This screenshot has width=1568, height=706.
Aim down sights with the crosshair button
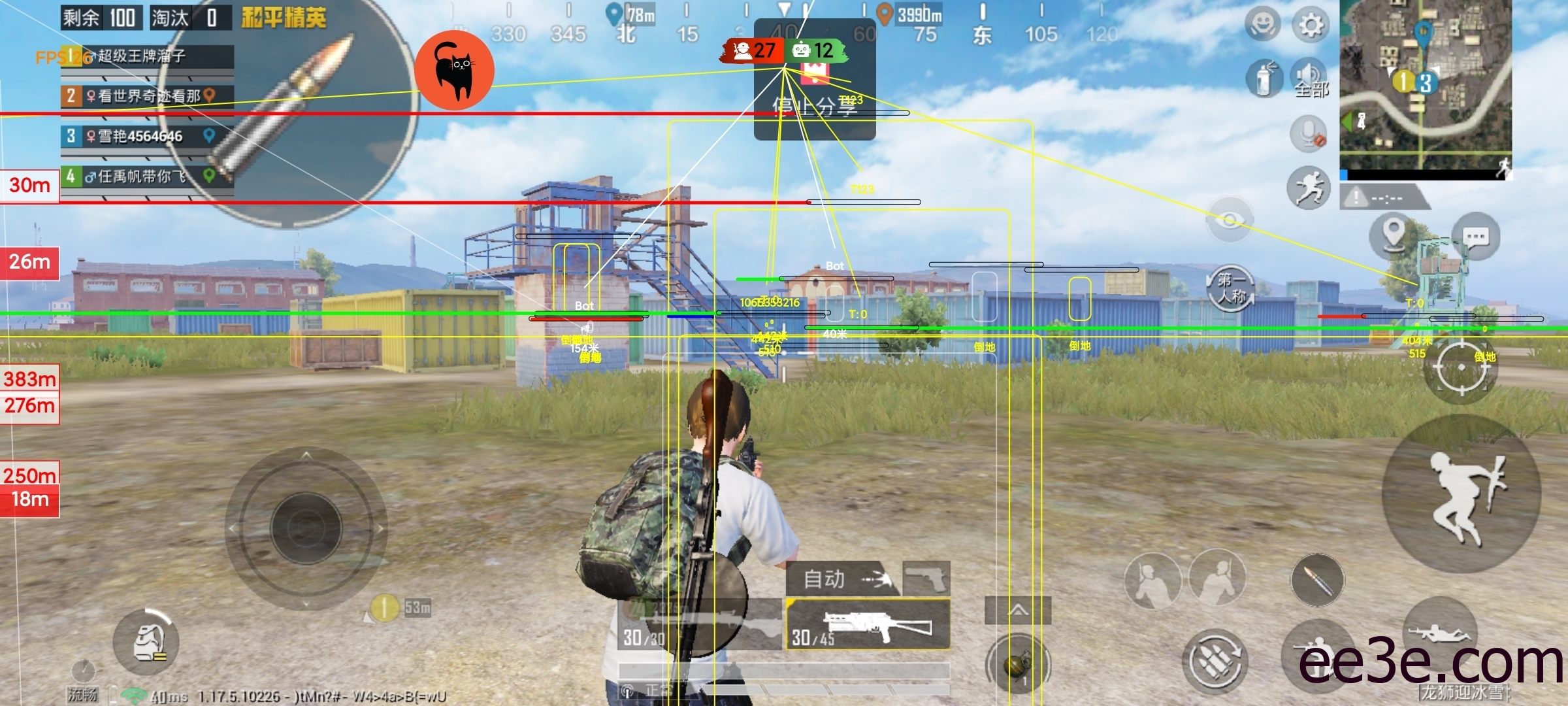[x=1462, y=368]
